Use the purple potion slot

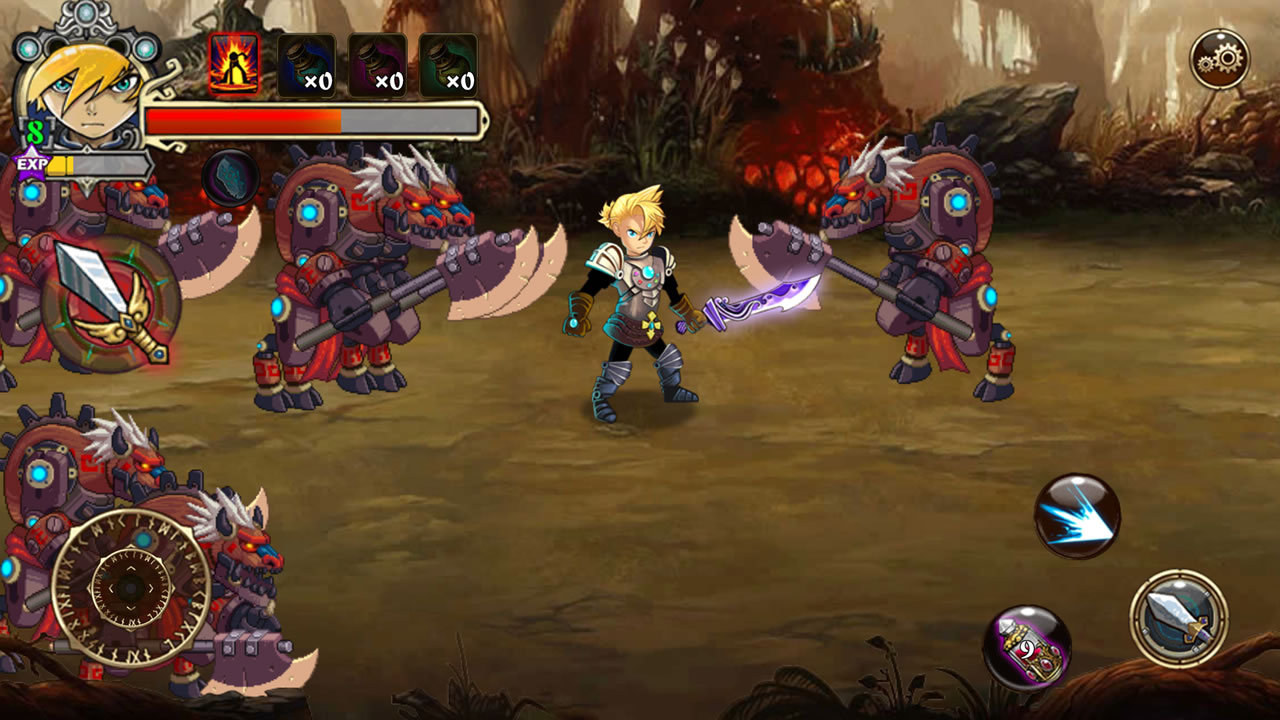tap(377, 65)
